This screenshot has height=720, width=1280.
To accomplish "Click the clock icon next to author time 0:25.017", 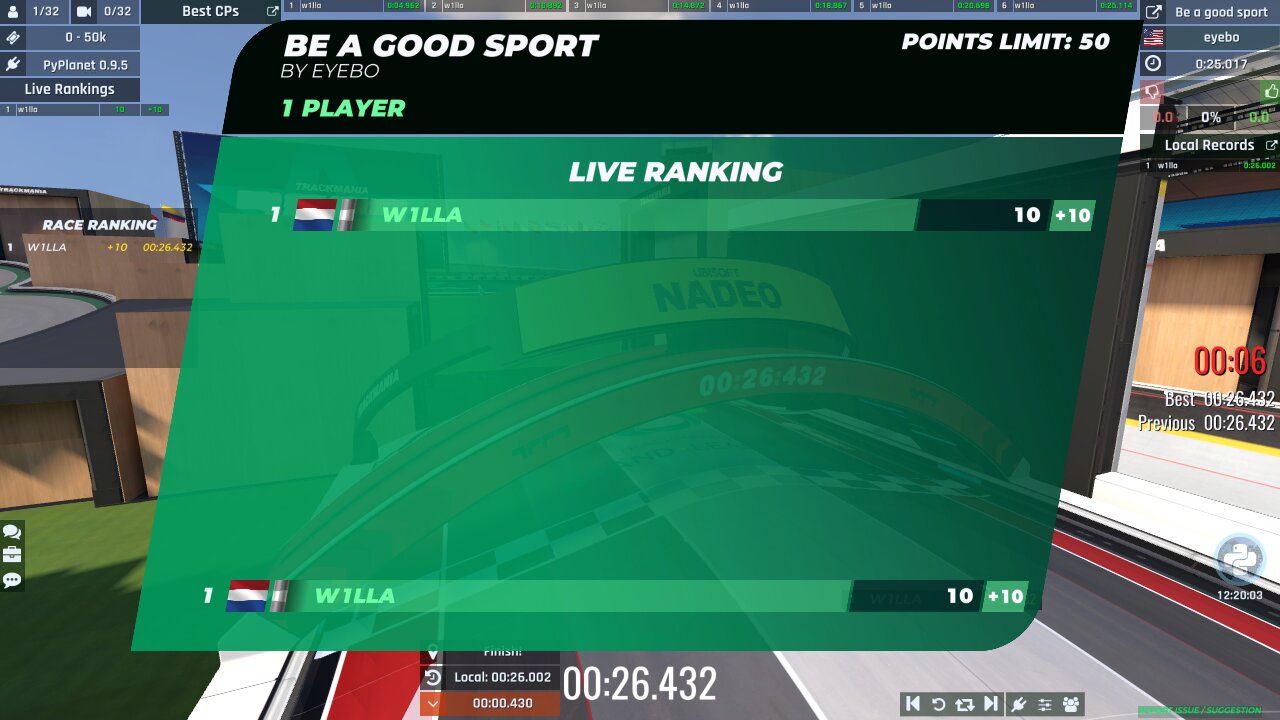I will point(1152,63).
